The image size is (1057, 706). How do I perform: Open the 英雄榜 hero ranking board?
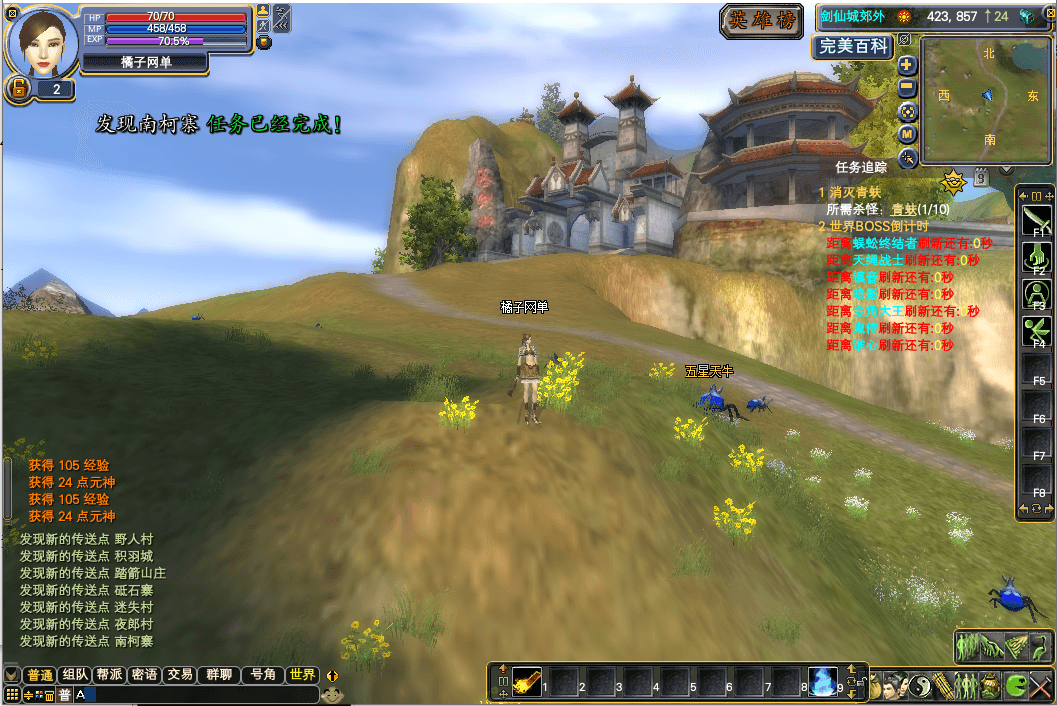(764, 21)
